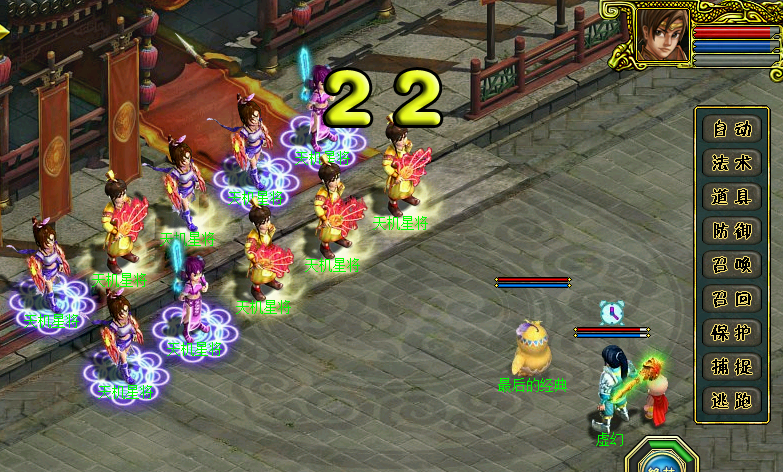This screenshot has height=472, width=783.
Task: Open the 法术 spell menu
Action: point(731,163)
